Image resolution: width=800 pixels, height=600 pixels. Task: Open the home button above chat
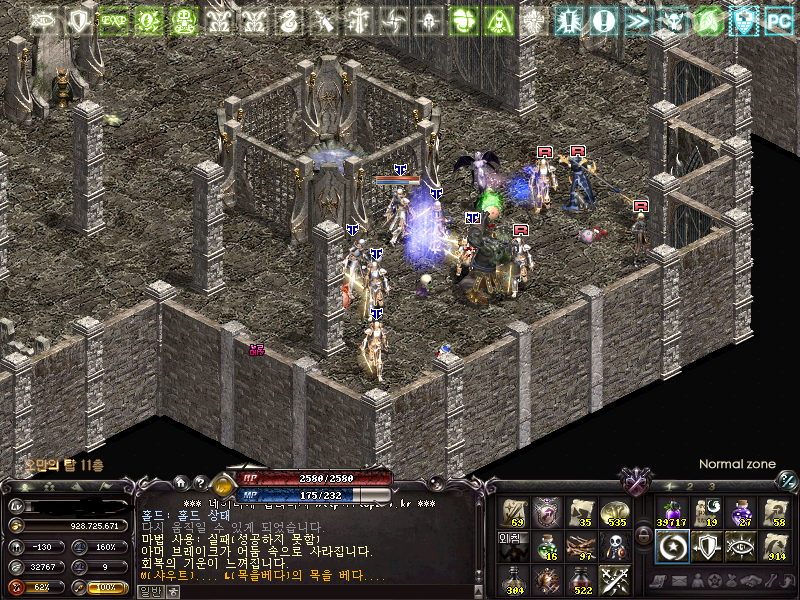point(180,482)
